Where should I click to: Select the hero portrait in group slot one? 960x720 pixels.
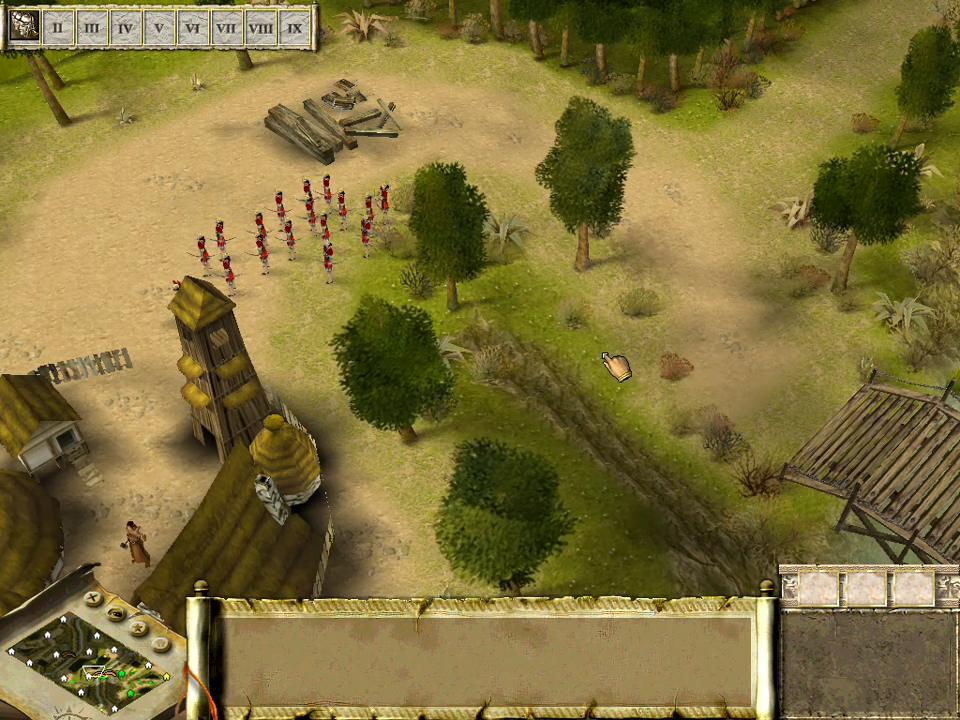click(x=24, y=26)
